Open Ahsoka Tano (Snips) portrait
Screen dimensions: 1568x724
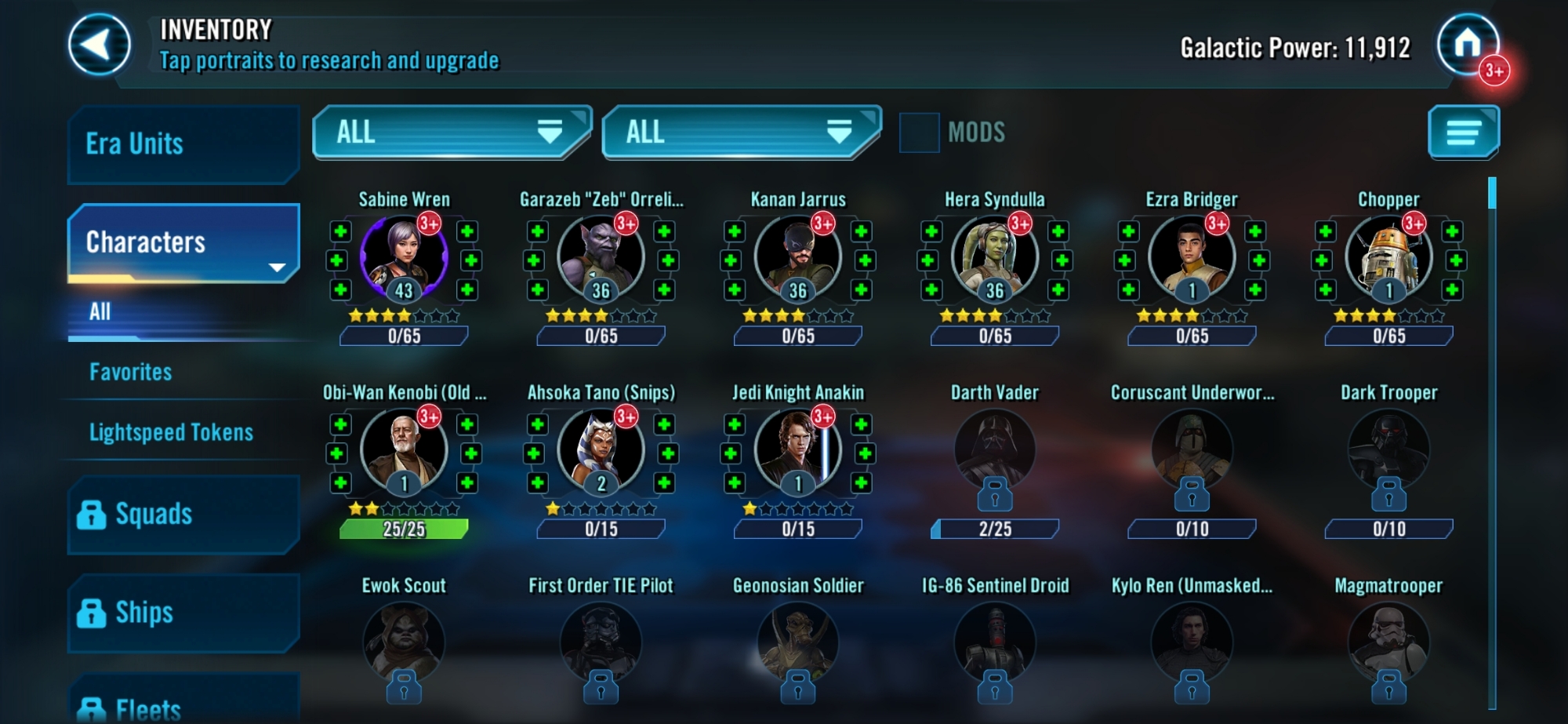tap(601, 450)
